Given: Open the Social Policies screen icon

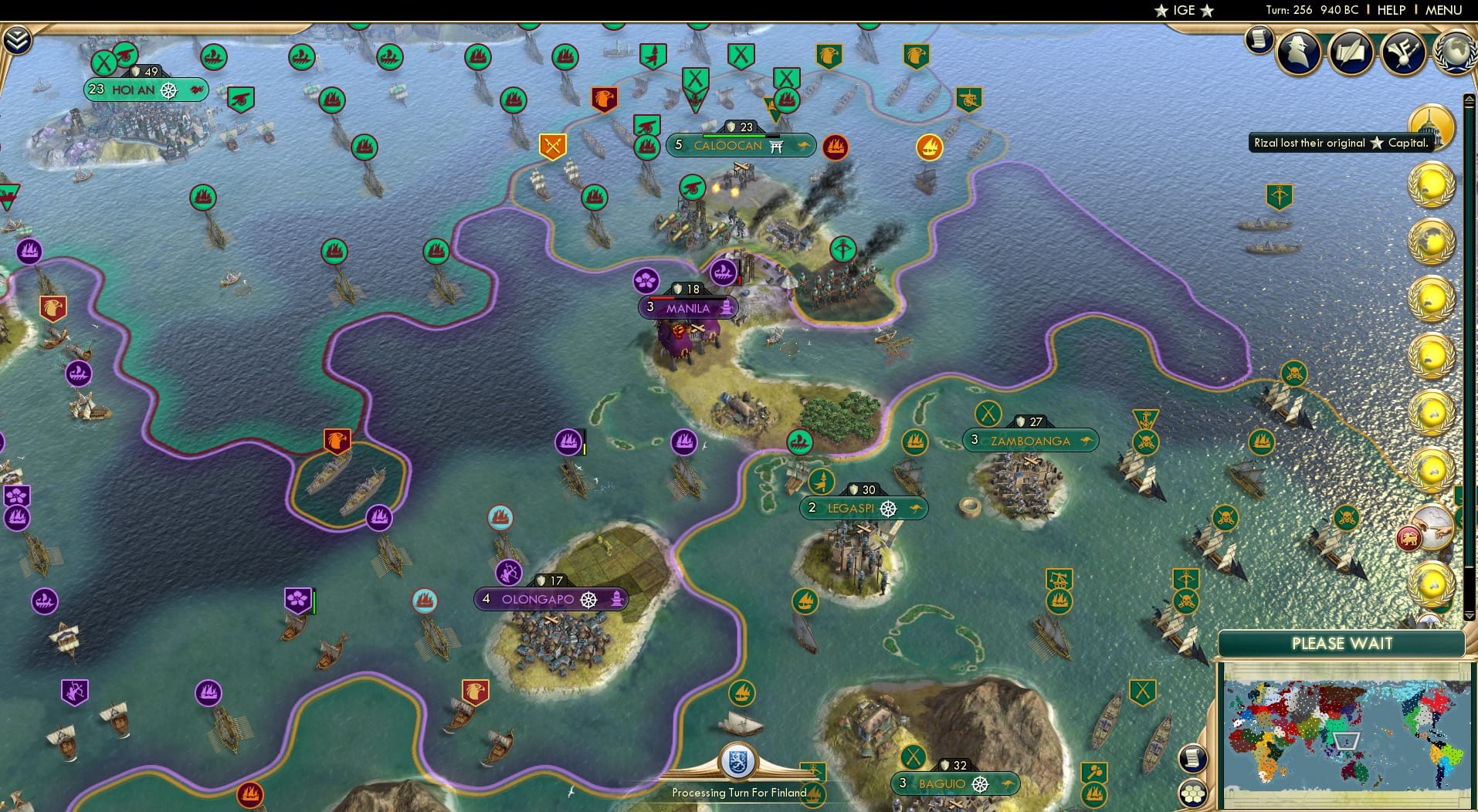Looking at the screenshot, I should 1402,52.
